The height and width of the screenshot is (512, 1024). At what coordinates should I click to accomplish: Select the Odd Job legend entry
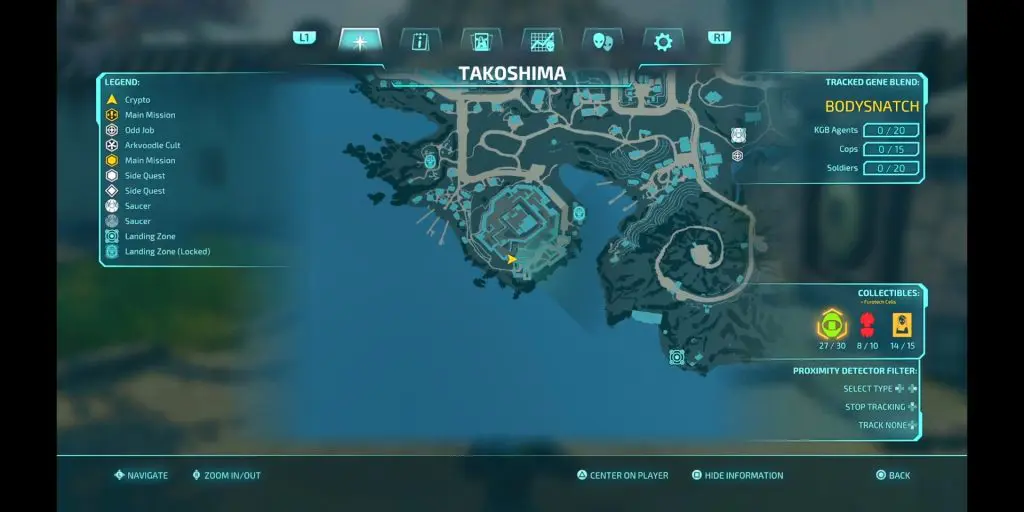(x=139, y=130)
